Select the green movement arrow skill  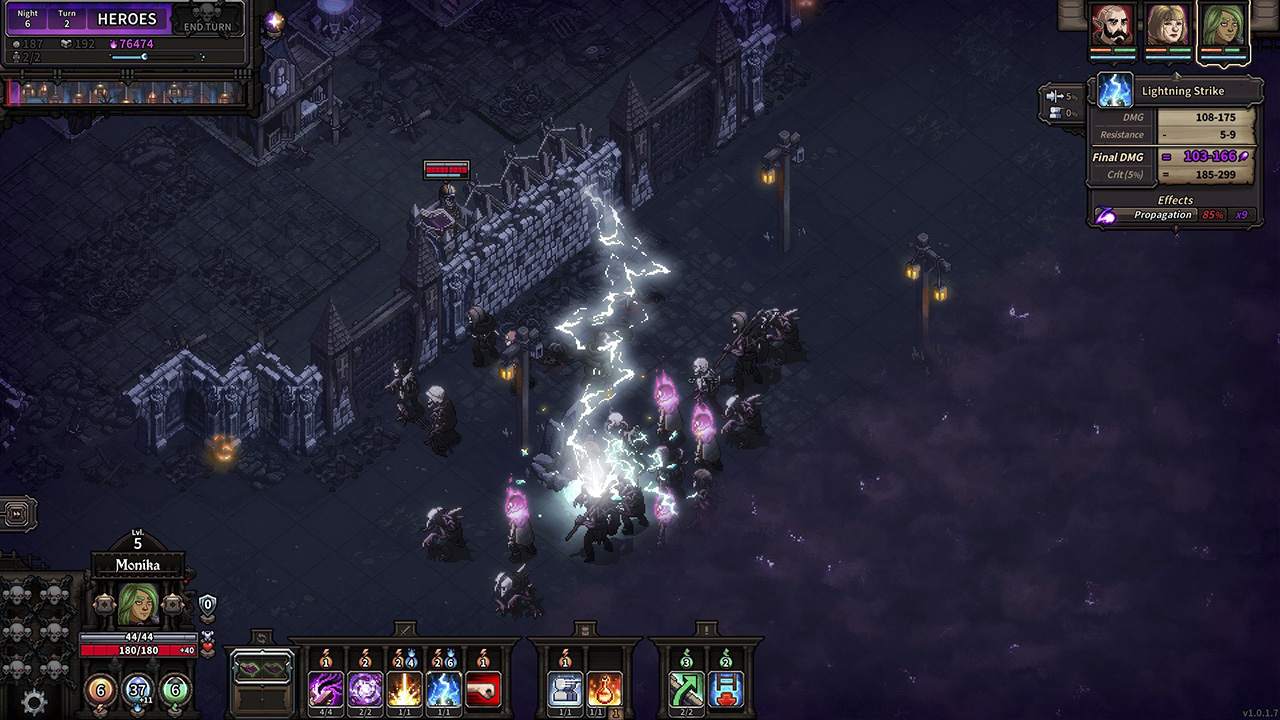click(x=689, y=688)
